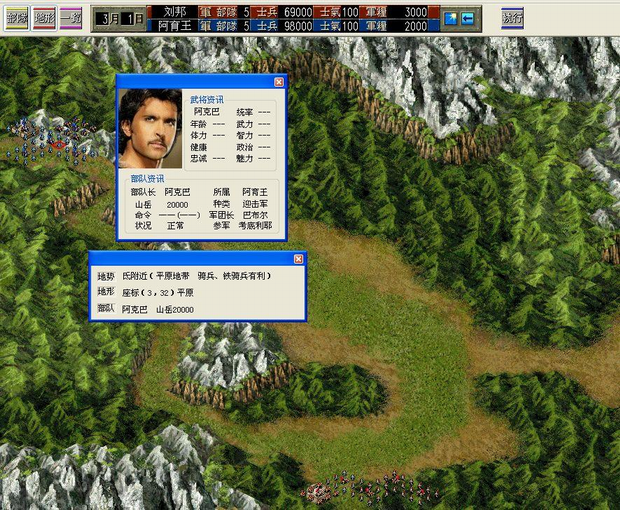Click the 地形 (terrain) toolbar button
The height and width of the screenshot is (510, 620).
43,18
